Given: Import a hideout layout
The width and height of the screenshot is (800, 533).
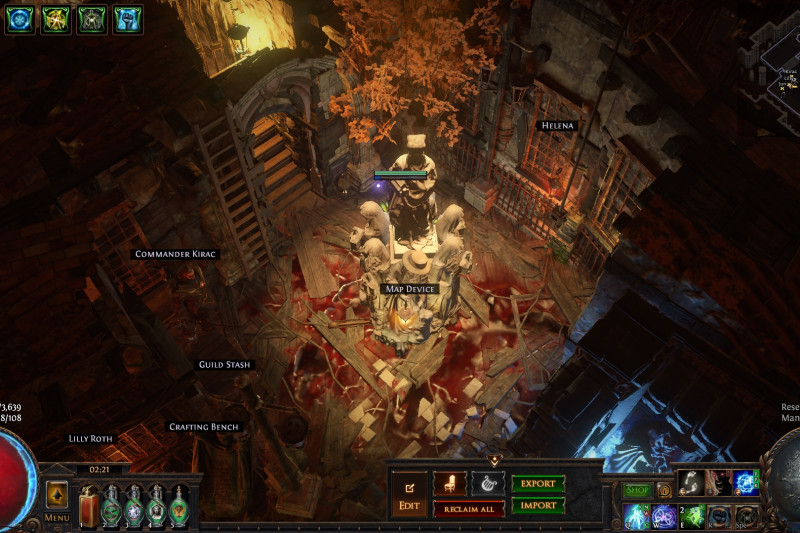Looking at the screenshot, I should pyautogui.click(x=538, y=506).
